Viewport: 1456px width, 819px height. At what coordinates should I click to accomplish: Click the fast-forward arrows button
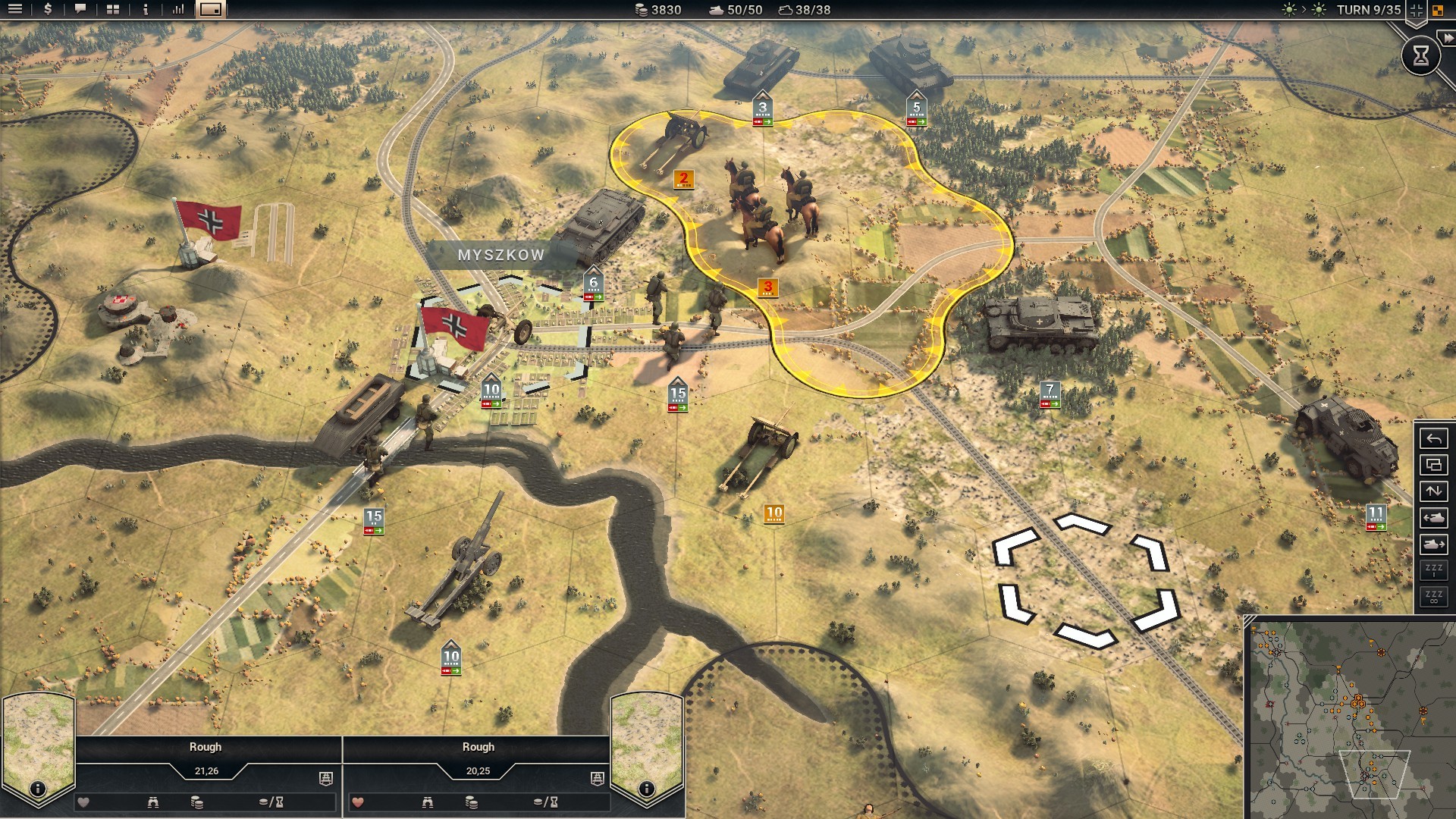click(x=1448, y=38)
